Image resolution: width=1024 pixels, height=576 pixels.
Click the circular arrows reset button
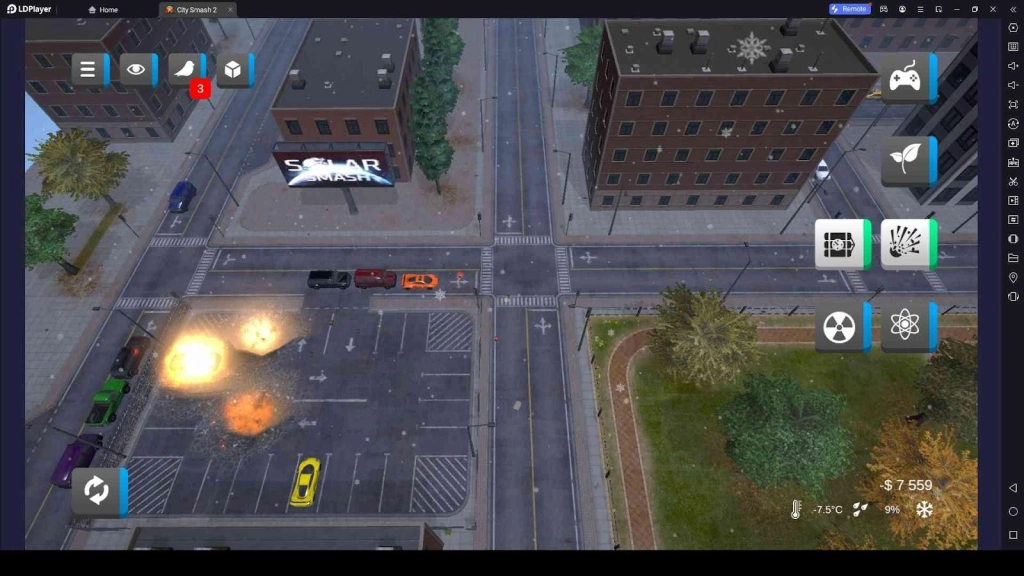click(x=96, y=491)
